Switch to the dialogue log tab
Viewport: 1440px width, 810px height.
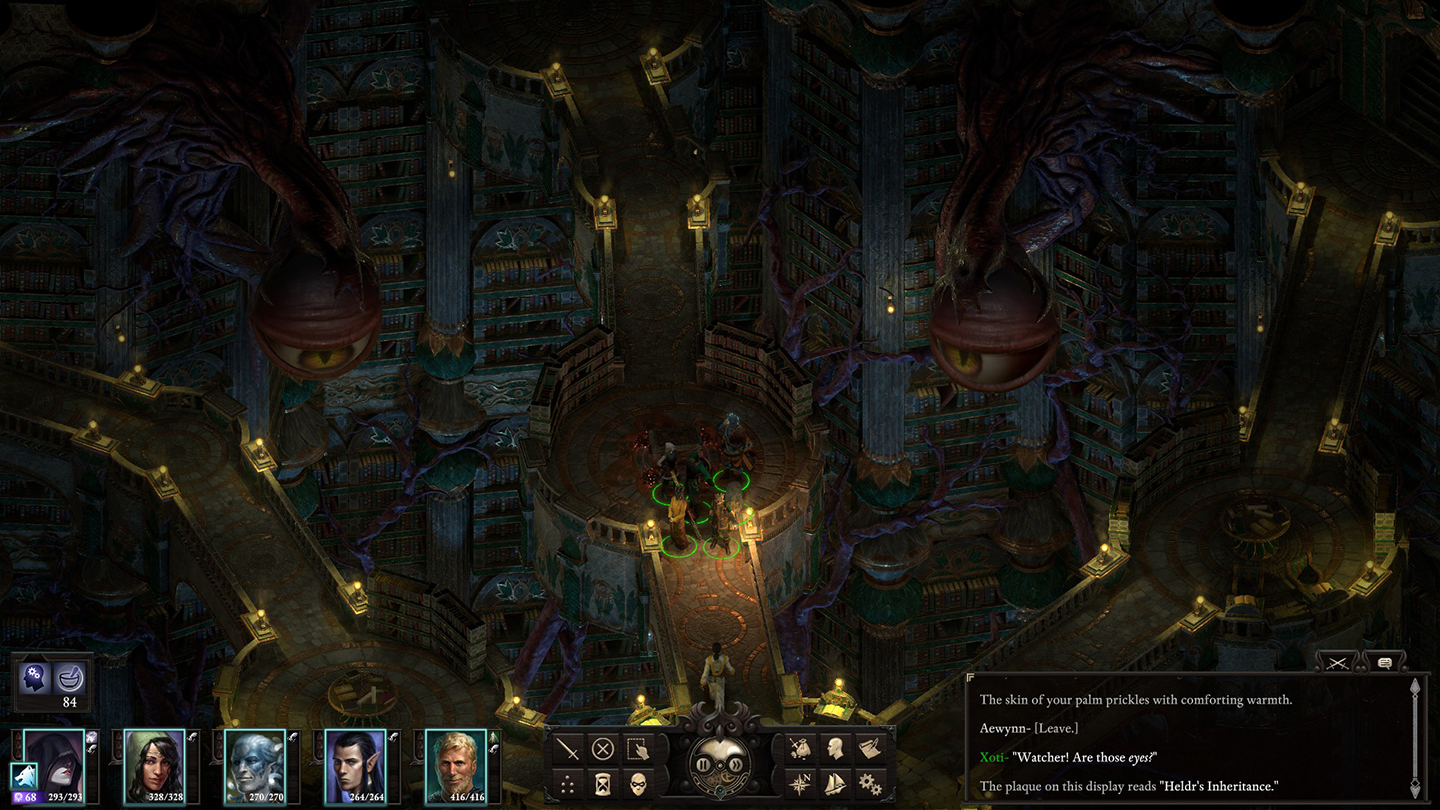(1385, 662)
